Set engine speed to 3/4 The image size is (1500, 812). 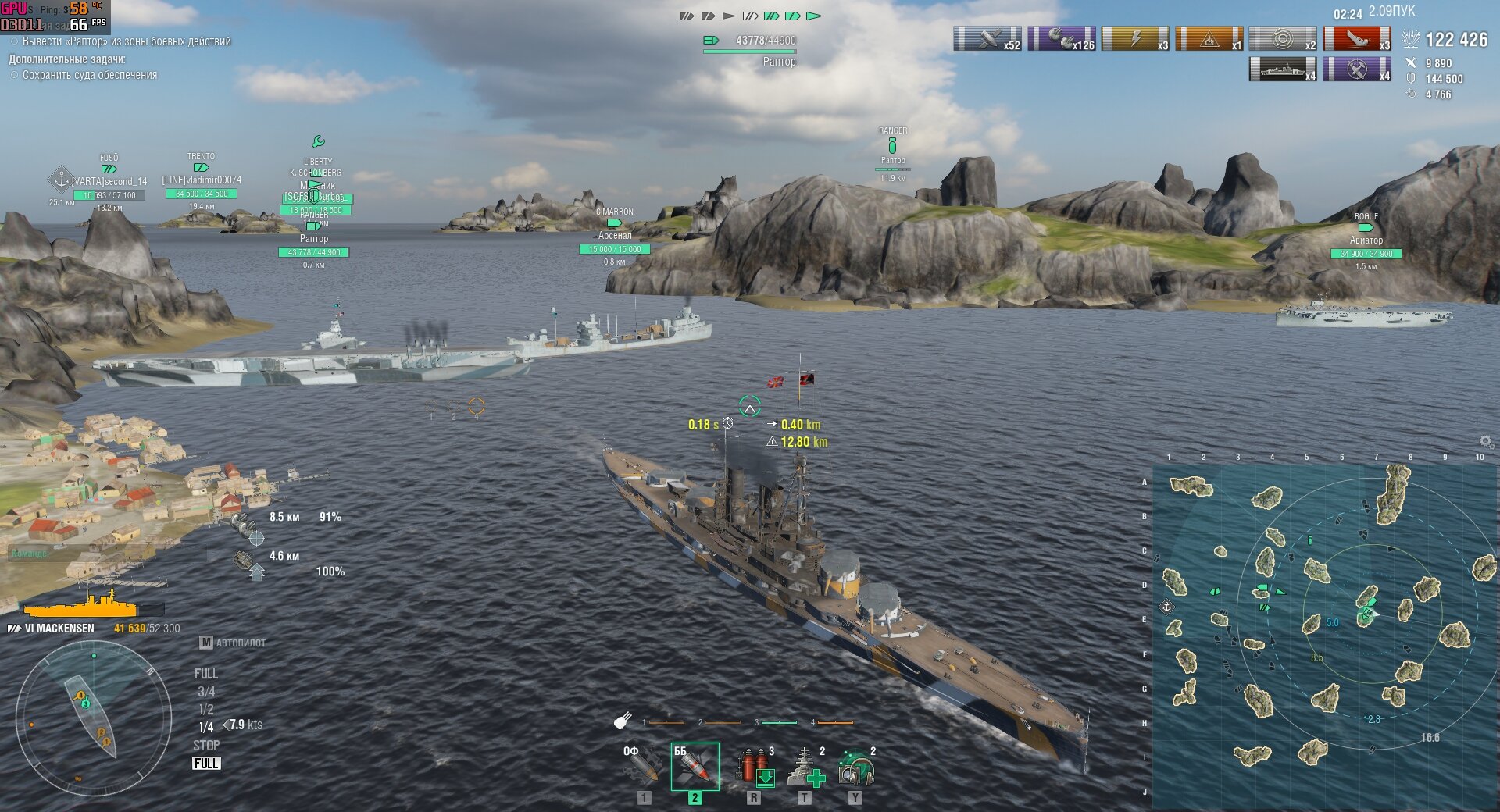[206, 692]
